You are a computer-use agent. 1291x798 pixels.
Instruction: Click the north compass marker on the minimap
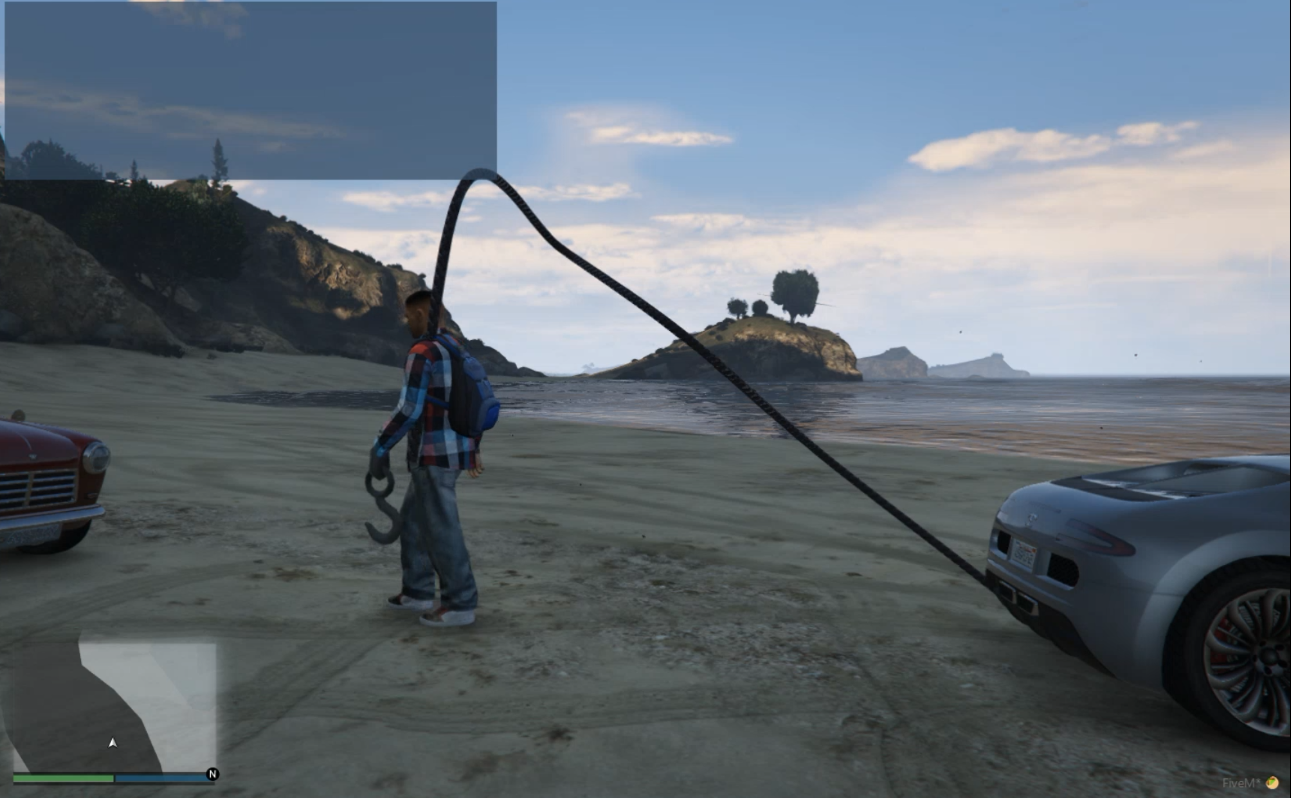point(211,773)
